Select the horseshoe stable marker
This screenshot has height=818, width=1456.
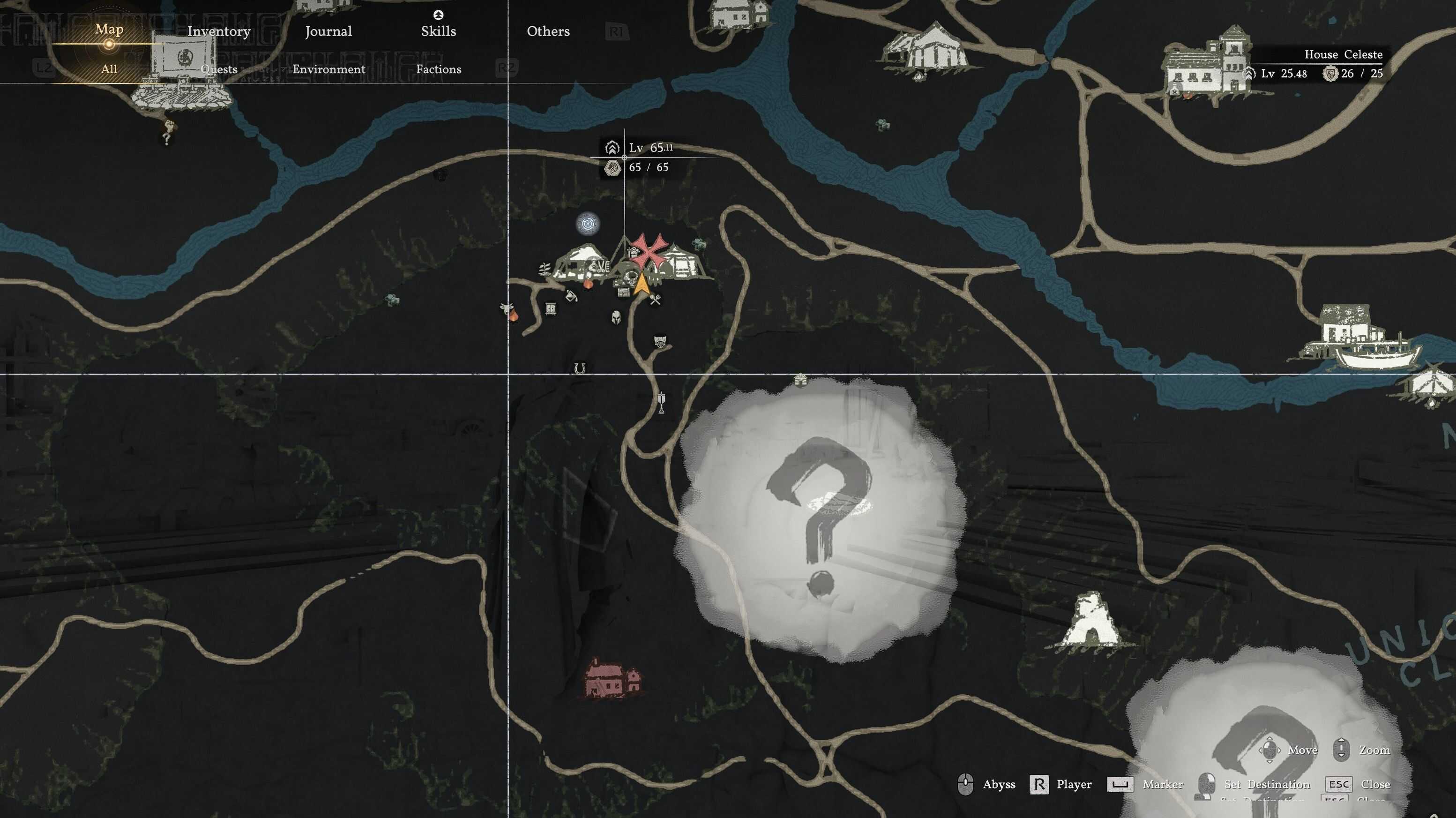point(579,368)
